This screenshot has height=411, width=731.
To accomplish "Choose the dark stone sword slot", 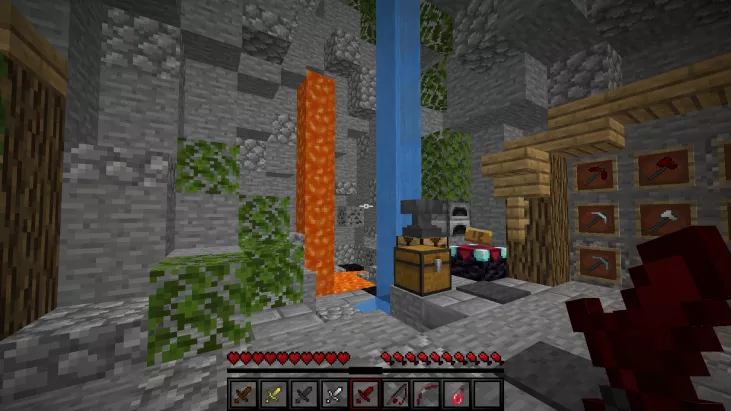I will pos(302,393).
